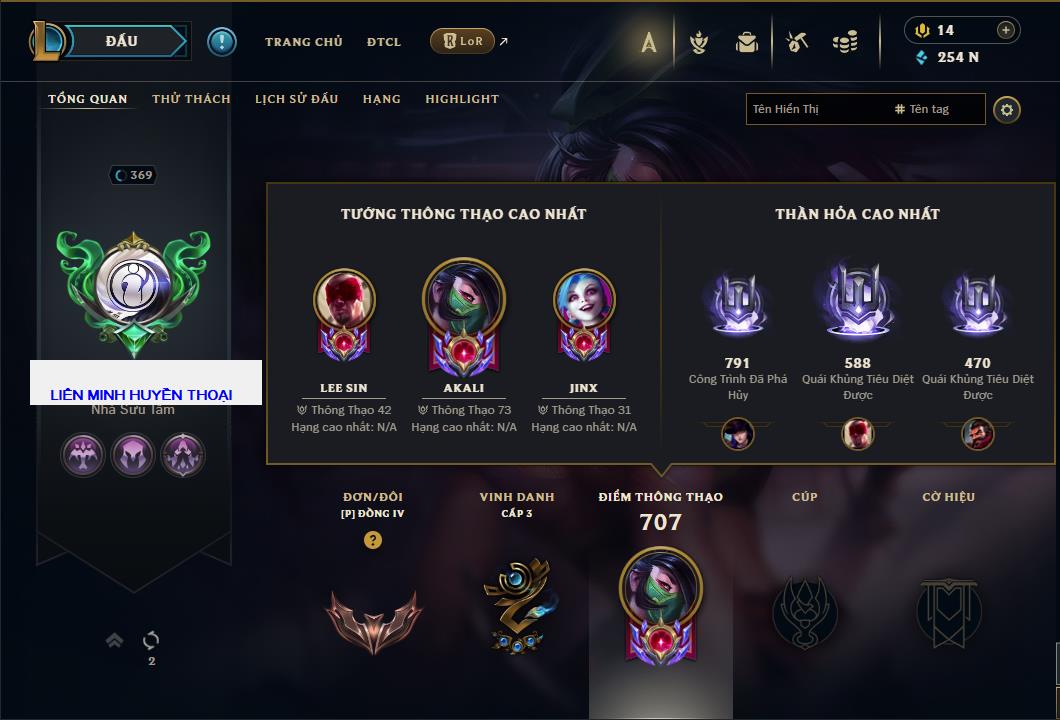Open the exclamation alert icon
This screenshot has height=720, width=1060.
[x=221, y=41]
